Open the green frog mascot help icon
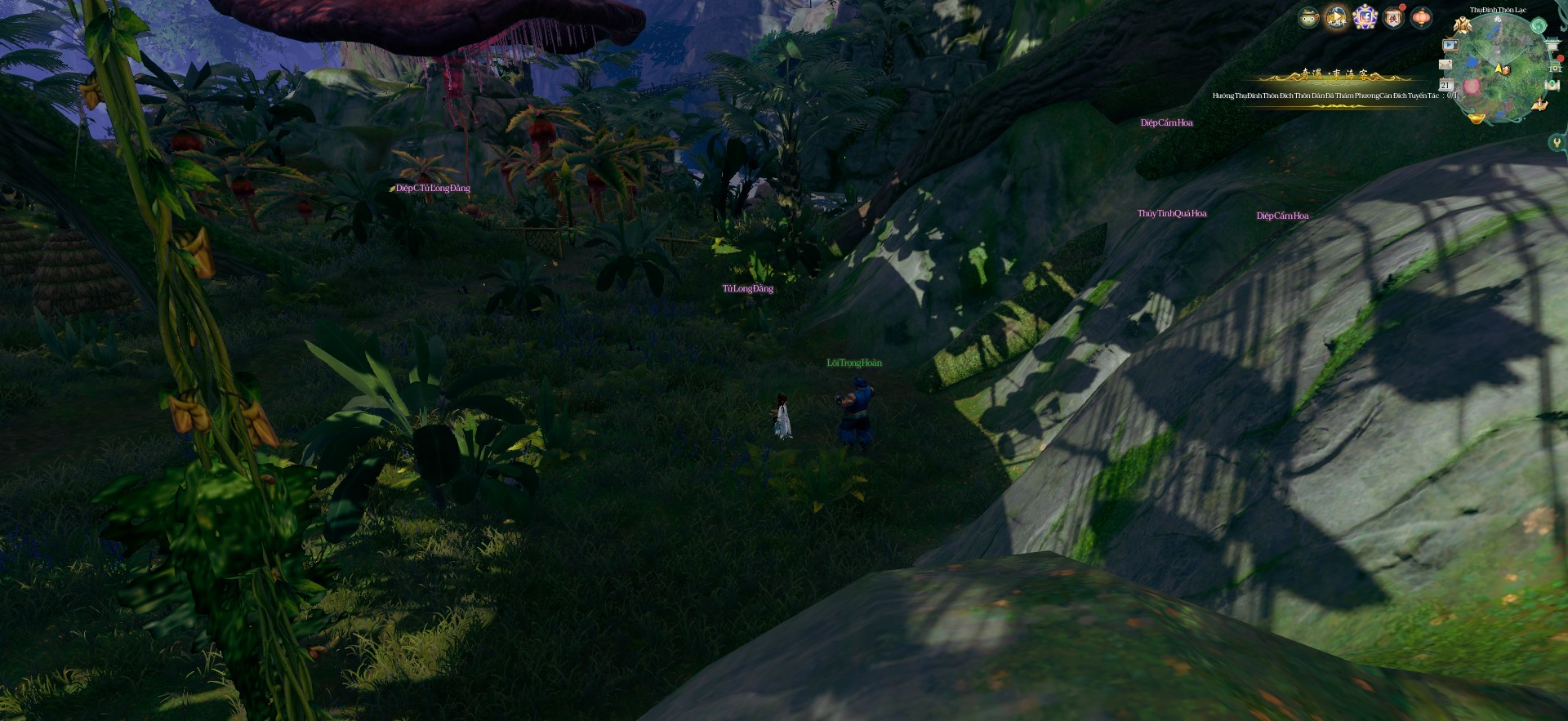Image resolution: width=1568 pixels, height=721 pixels. click(x=1308, y=17)
